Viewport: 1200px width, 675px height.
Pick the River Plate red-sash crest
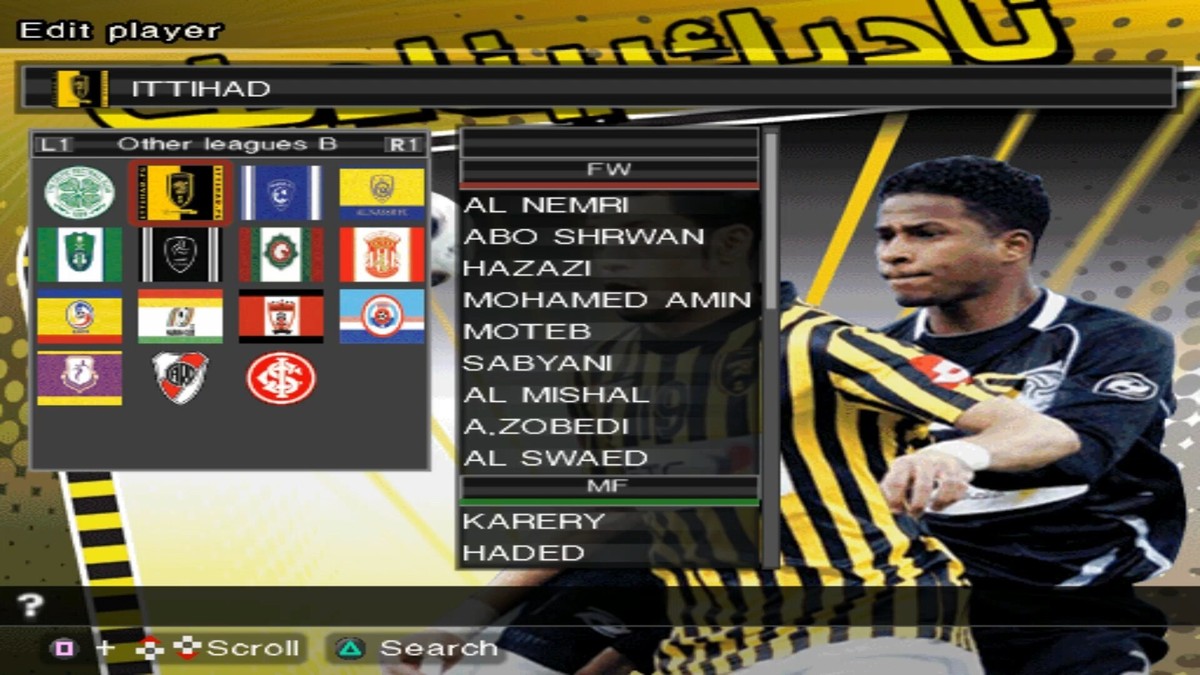[x=181, y=378]
